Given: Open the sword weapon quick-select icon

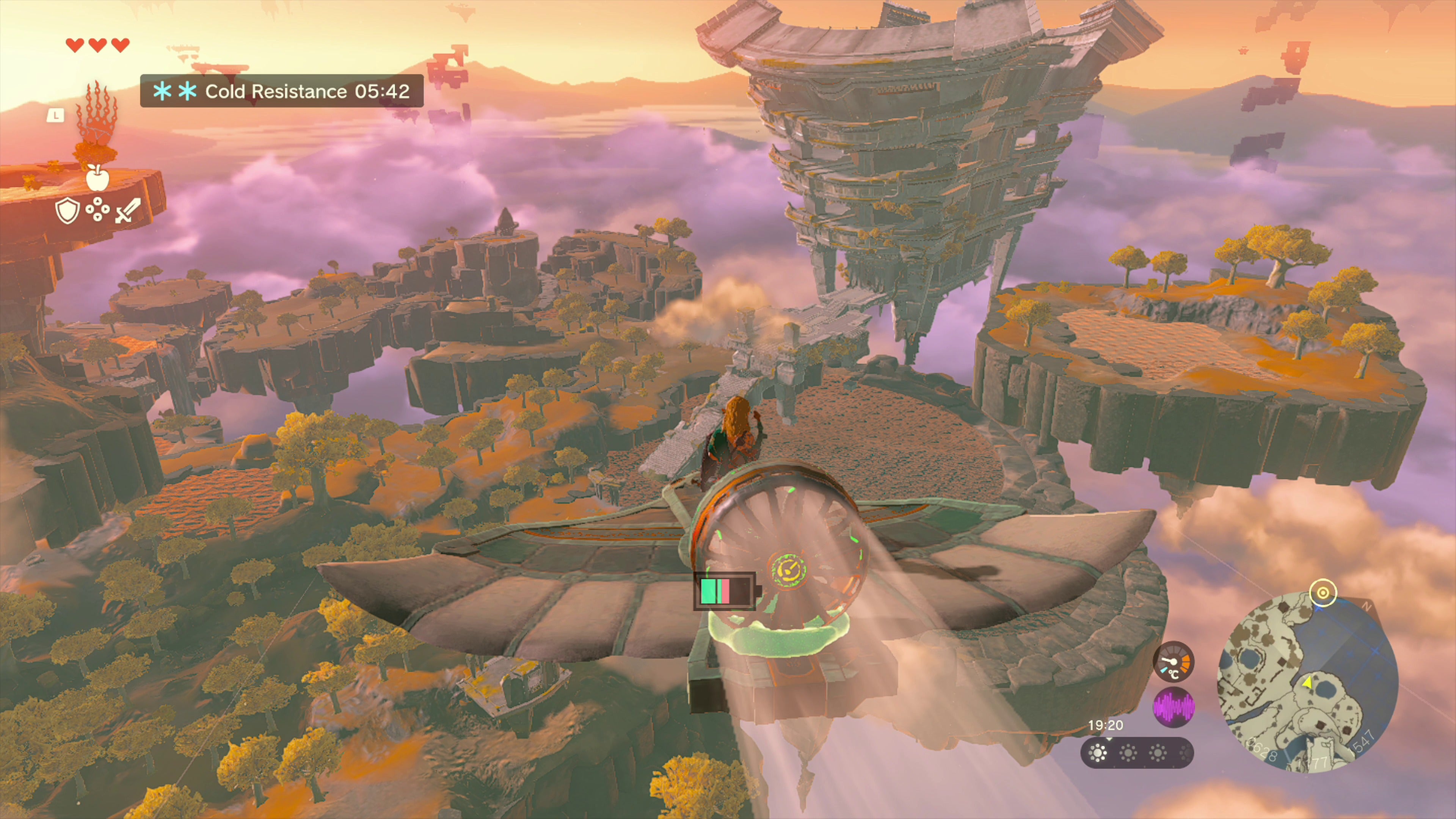Looking at the screenshot, I should (128, 211).
